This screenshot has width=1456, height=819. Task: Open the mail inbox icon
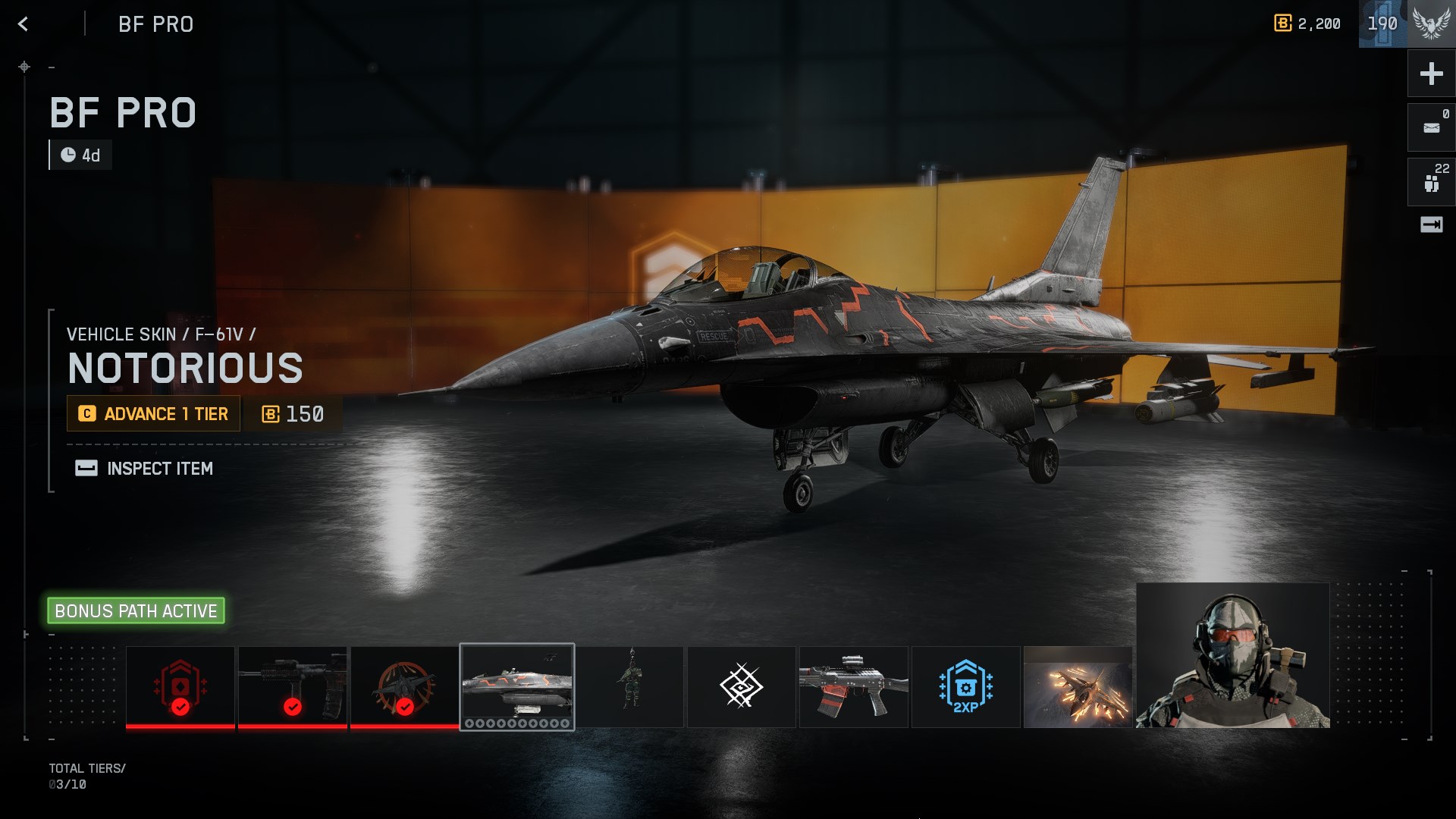click(x=1431, y=127)
